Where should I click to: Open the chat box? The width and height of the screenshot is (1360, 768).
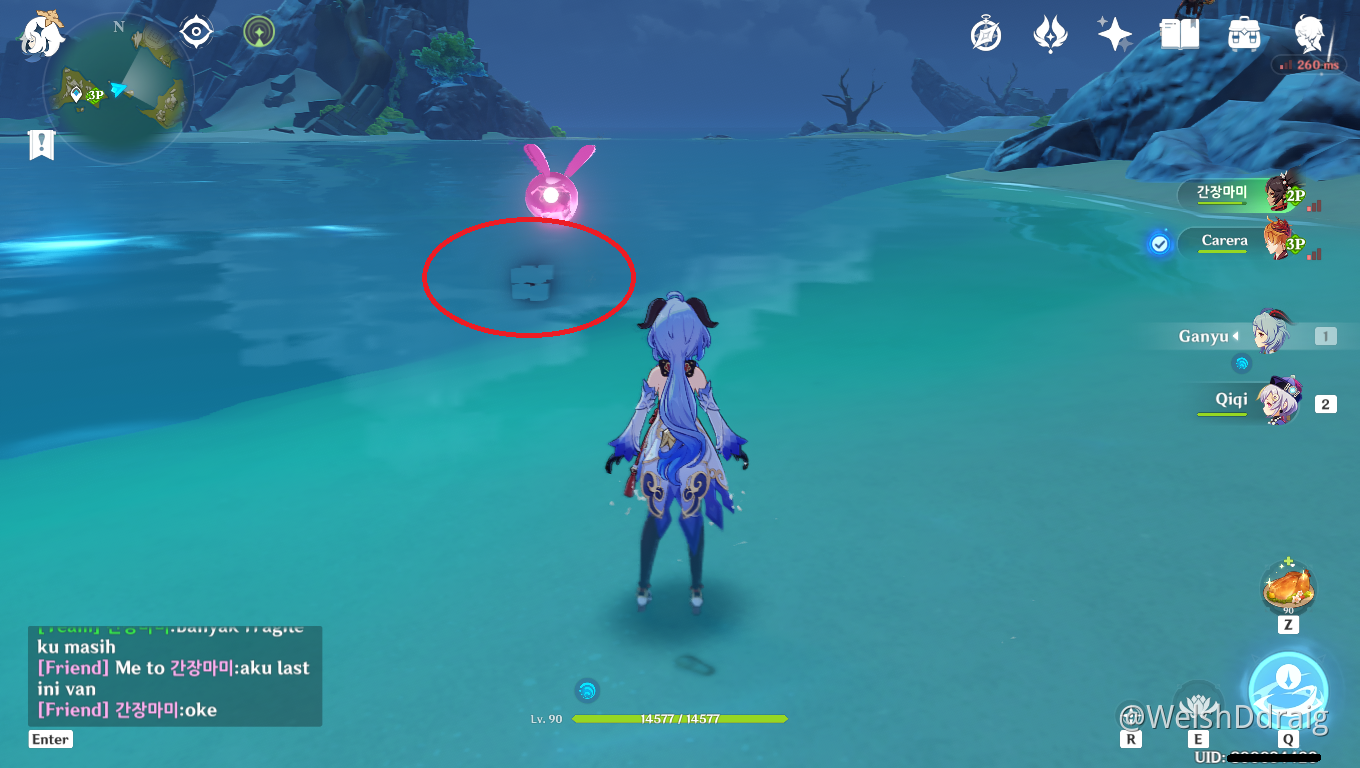click(174, 676)
